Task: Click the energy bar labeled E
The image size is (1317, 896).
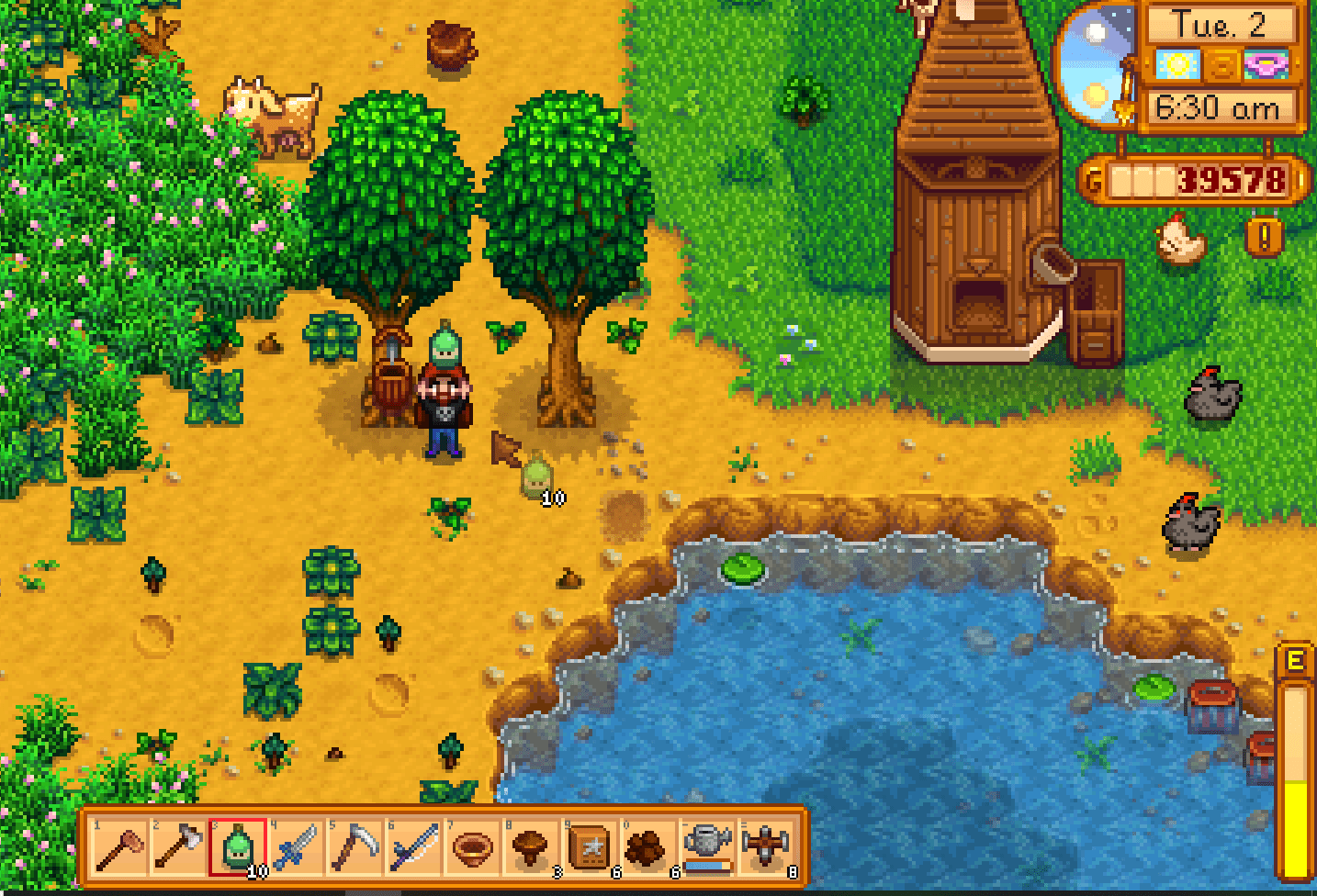Action: 1296,753
